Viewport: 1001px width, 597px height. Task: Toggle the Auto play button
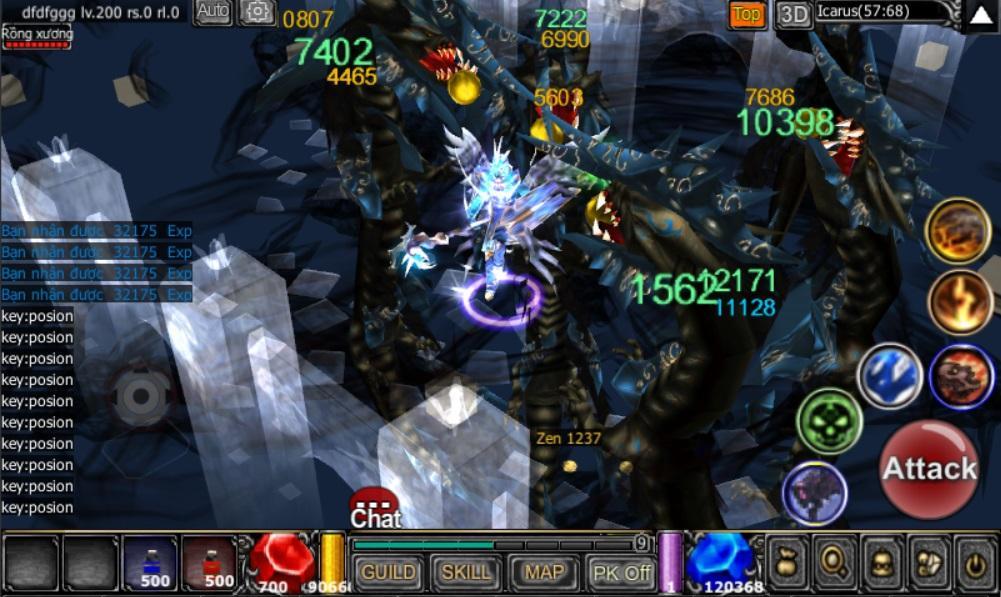[213, 12]
